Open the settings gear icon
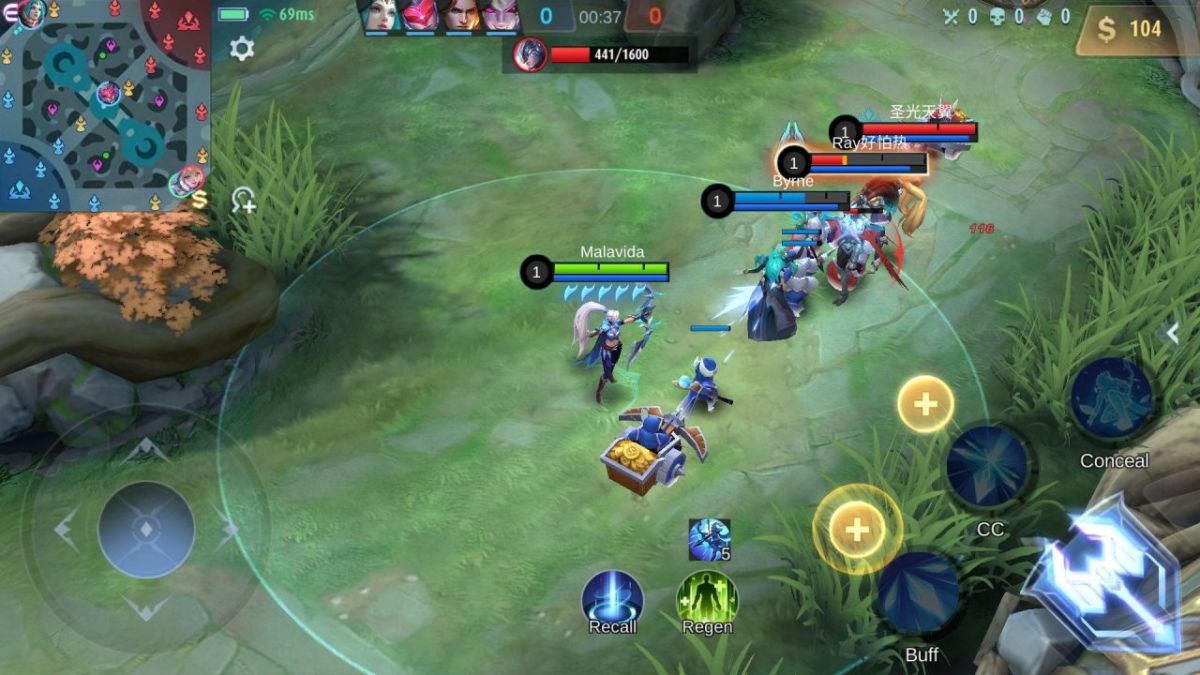This screenshot has height=675, width=1200. coord(242,48)
